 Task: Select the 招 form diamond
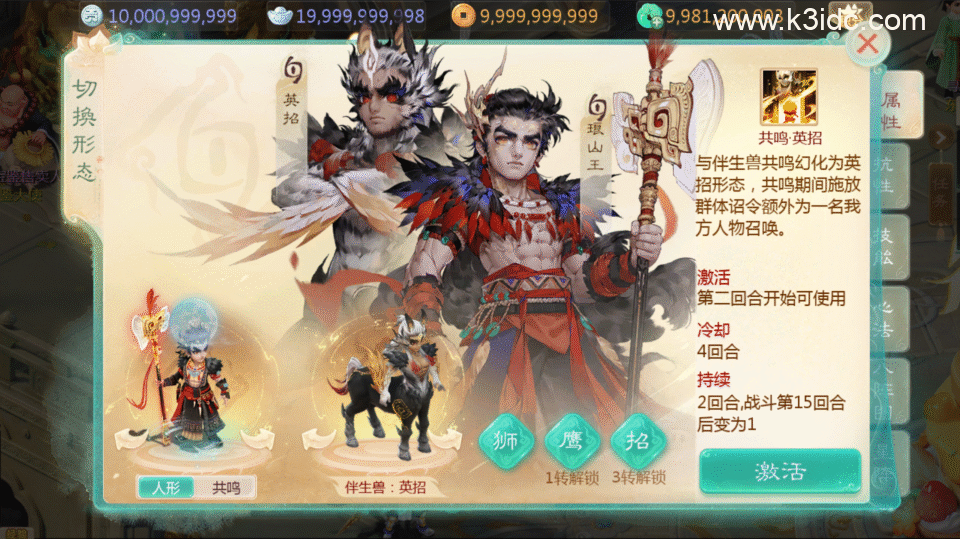(637, 440)
